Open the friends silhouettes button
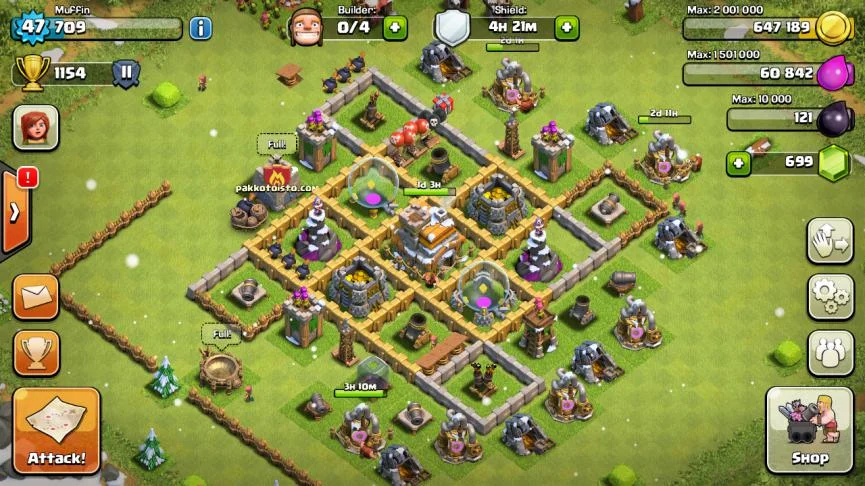 pos(830,352)
